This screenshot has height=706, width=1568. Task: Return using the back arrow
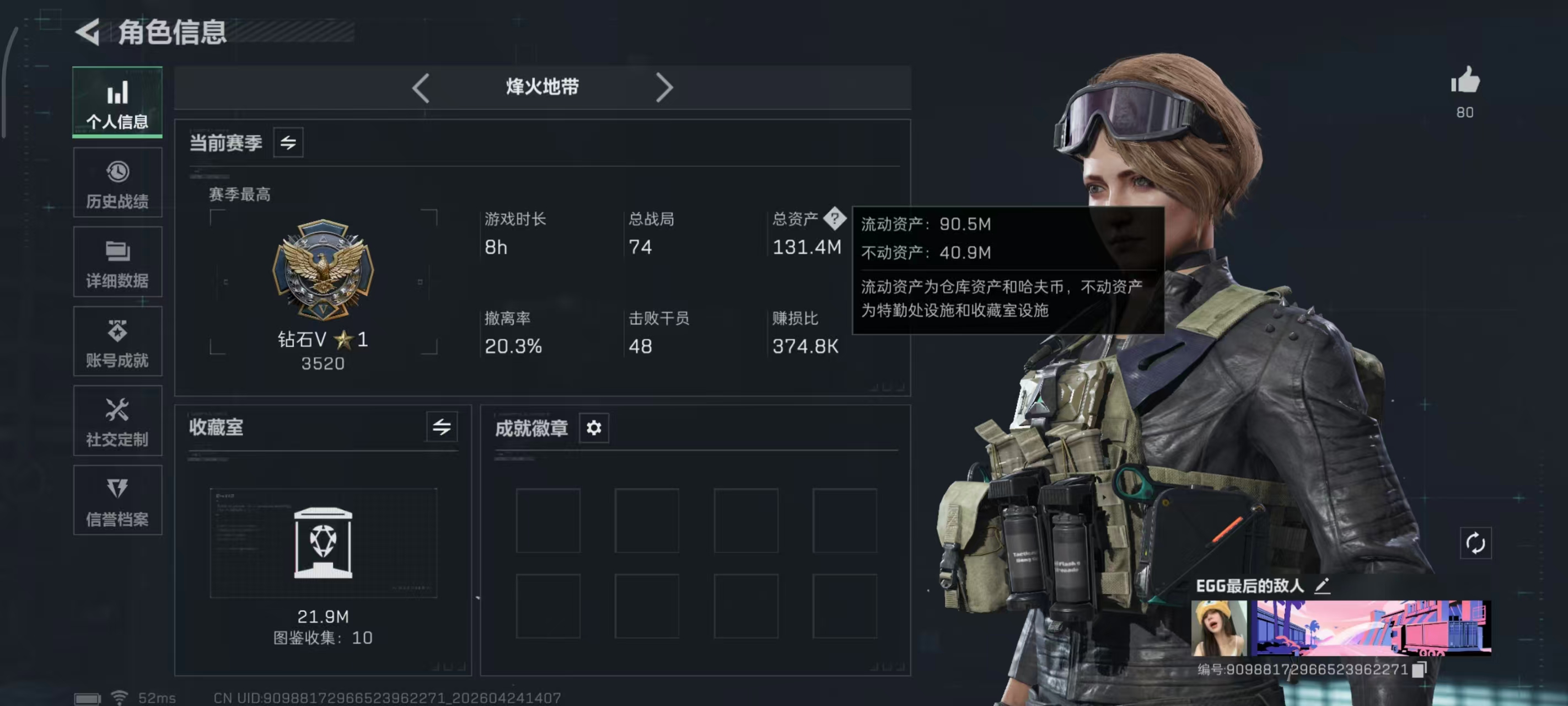(88, 33)
